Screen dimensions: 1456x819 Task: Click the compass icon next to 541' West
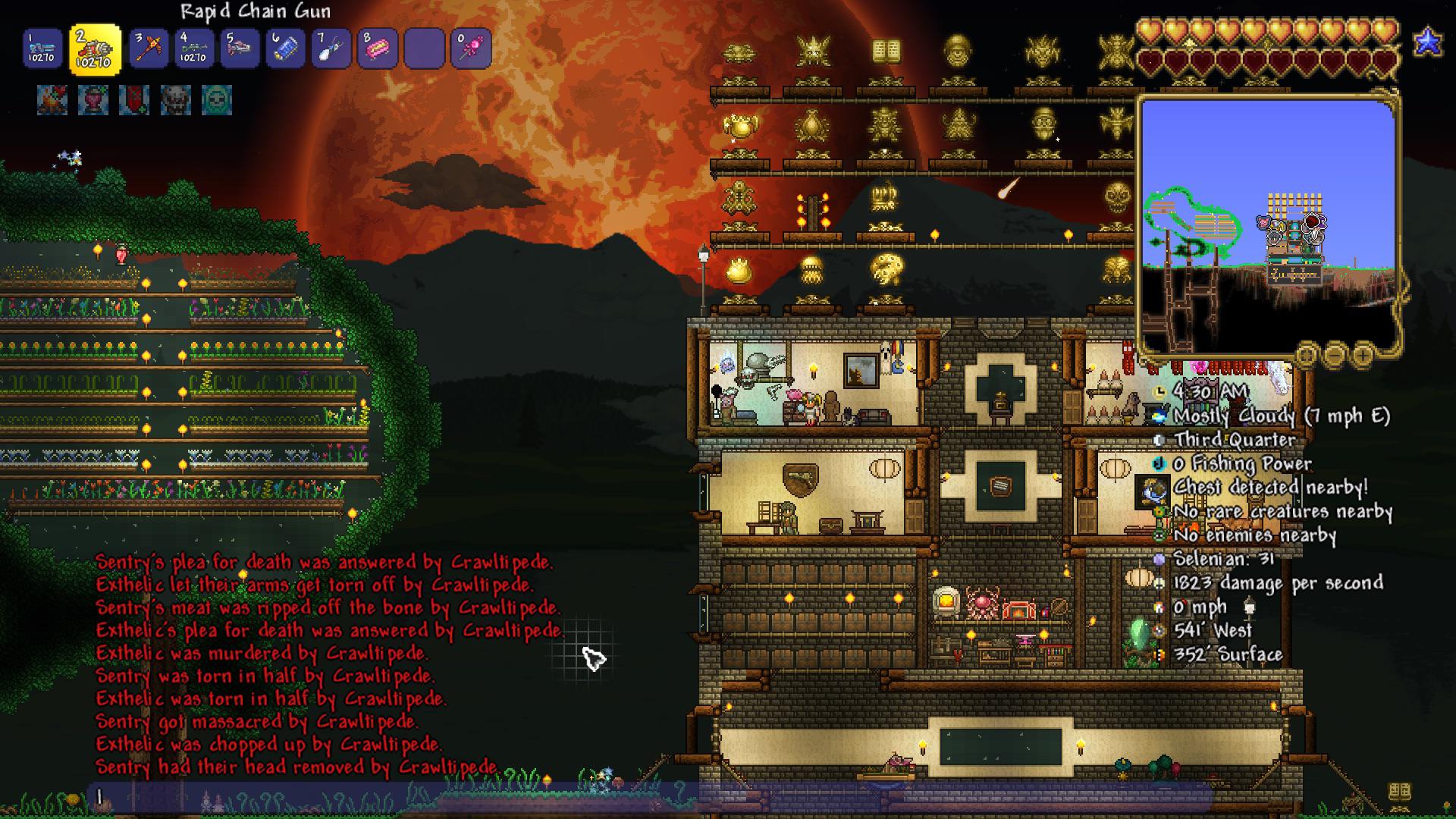pyautogui.click(x=1160, y=630)
